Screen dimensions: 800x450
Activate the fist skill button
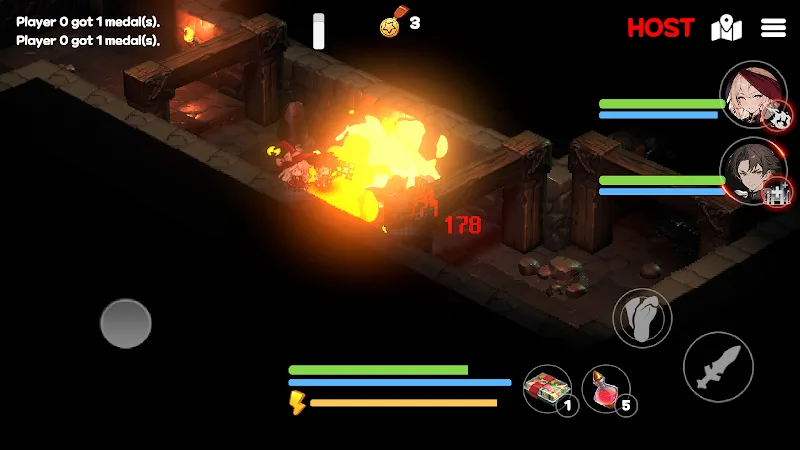(x=641, y=319)
